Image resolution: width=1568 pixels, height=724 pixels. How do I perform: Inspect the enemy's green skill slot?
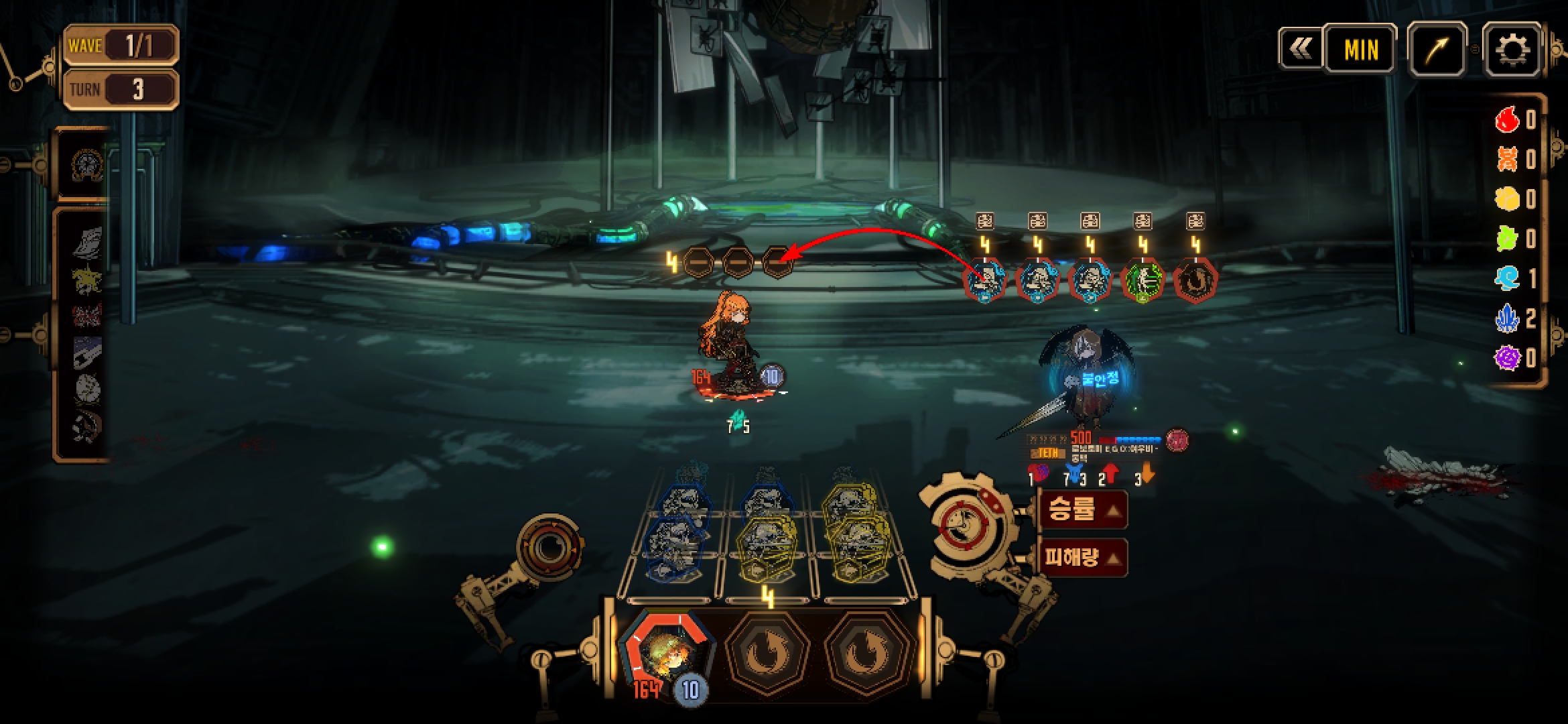click(x=1142, y=280)
